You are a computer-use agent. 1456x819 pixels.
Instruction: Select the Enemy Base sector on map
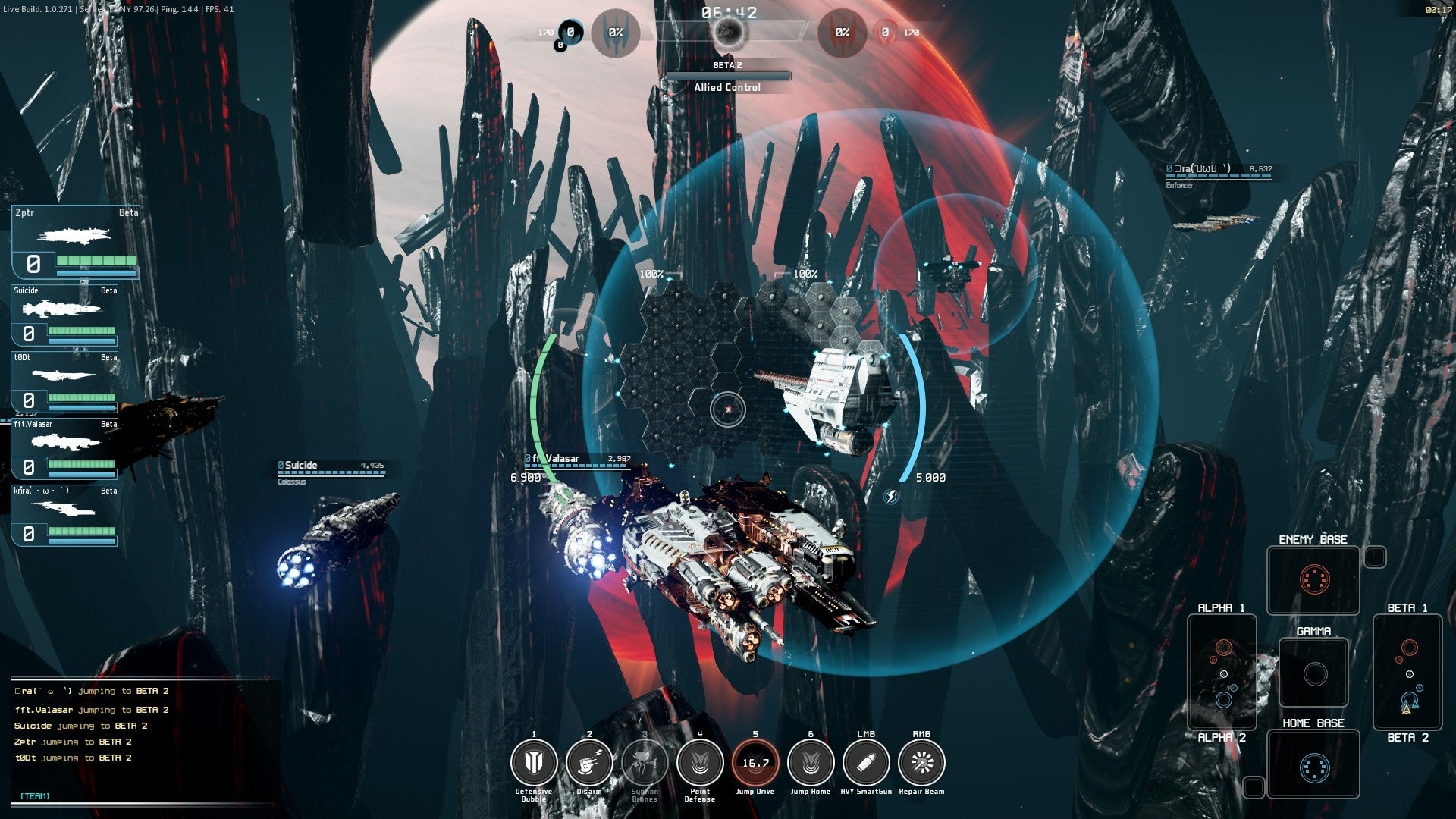pos(1313,580)
